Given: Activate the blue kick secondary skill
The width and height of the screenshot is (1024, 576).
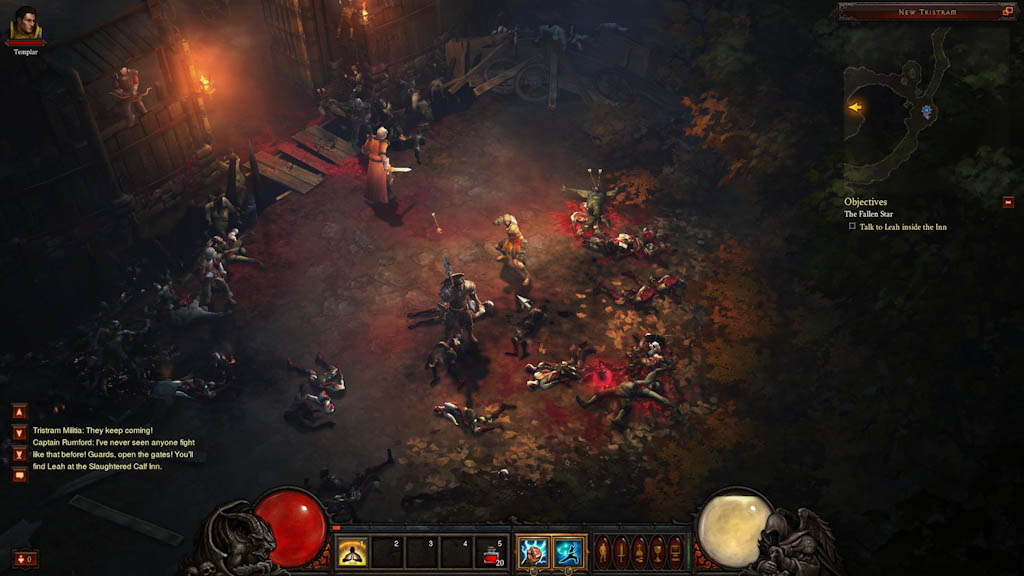Looking at the screenshot, I should (x=568, y=552).
